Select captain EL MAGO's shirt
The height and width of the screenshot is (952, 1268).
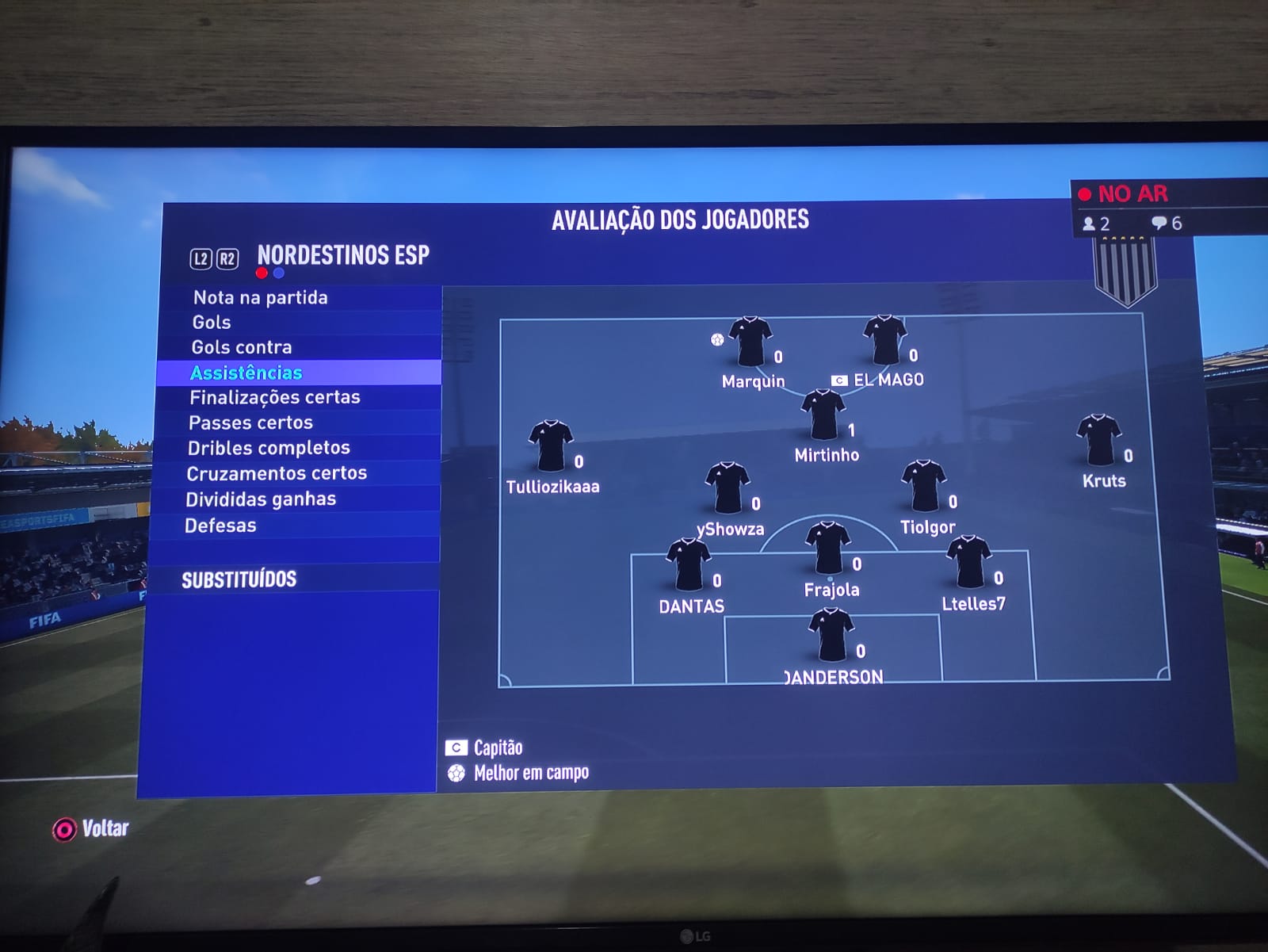pos(884,341)
